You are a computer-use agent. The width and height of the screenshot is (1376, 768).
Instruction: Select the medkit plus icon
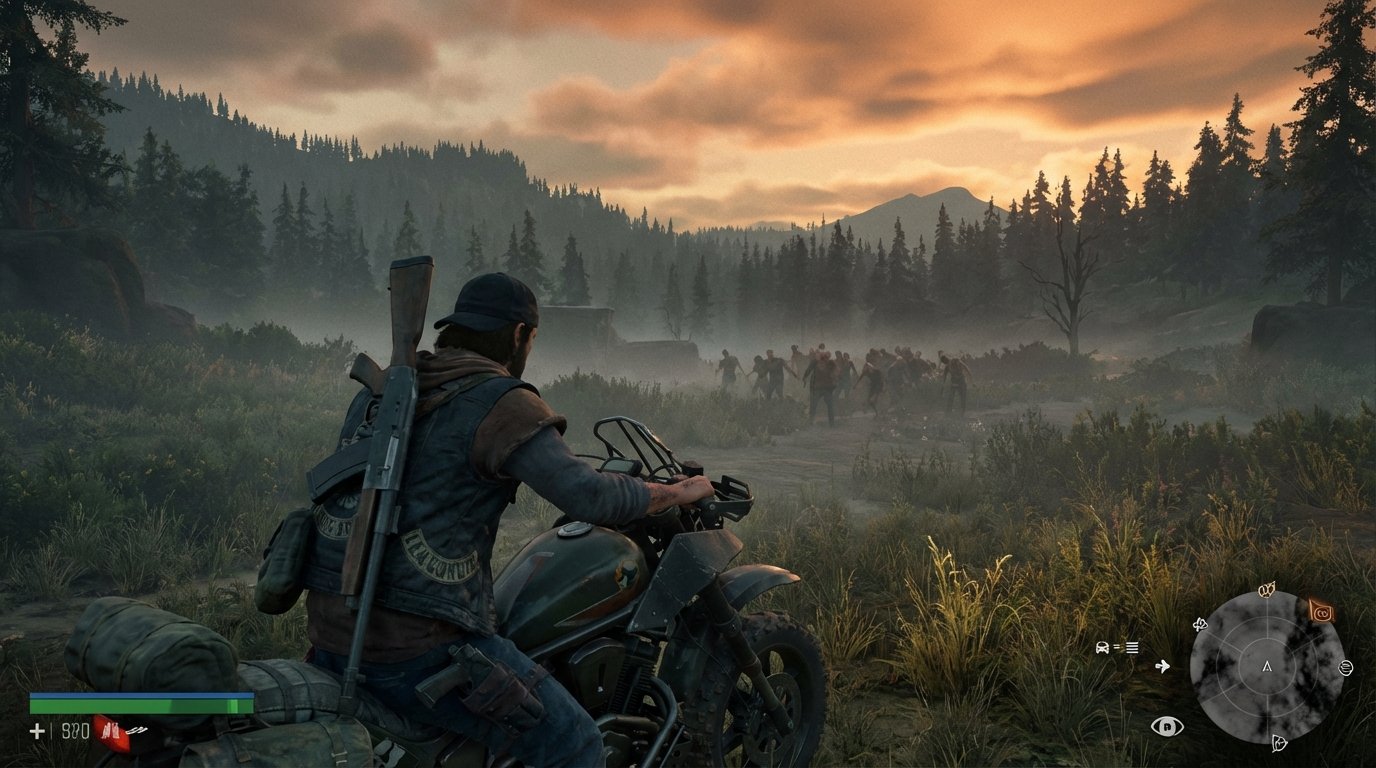point(37,731)
